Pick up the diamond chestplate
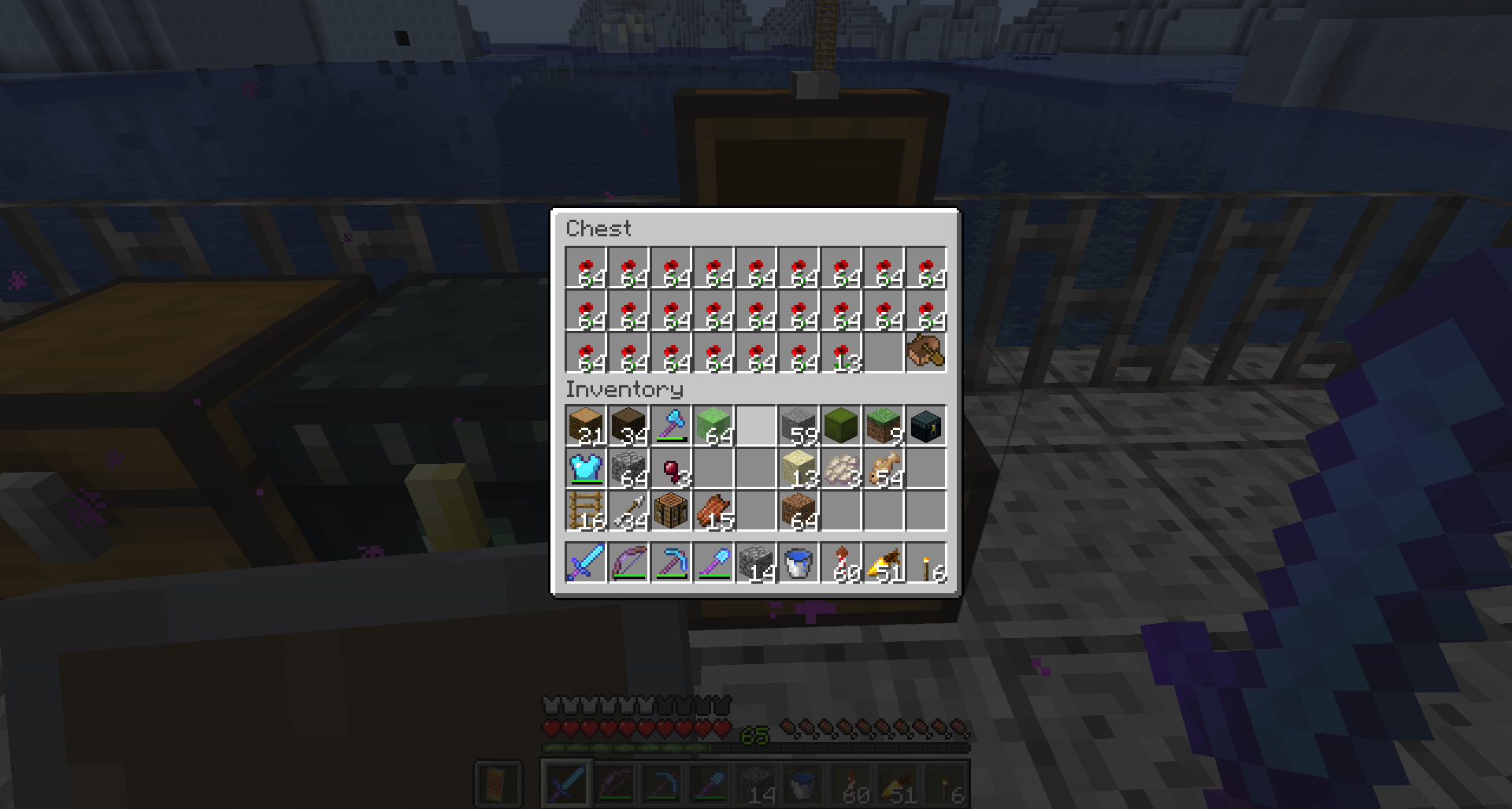The height and width of the screenshot is (809, 1512). pyautogui.click(x=586, y=469)
